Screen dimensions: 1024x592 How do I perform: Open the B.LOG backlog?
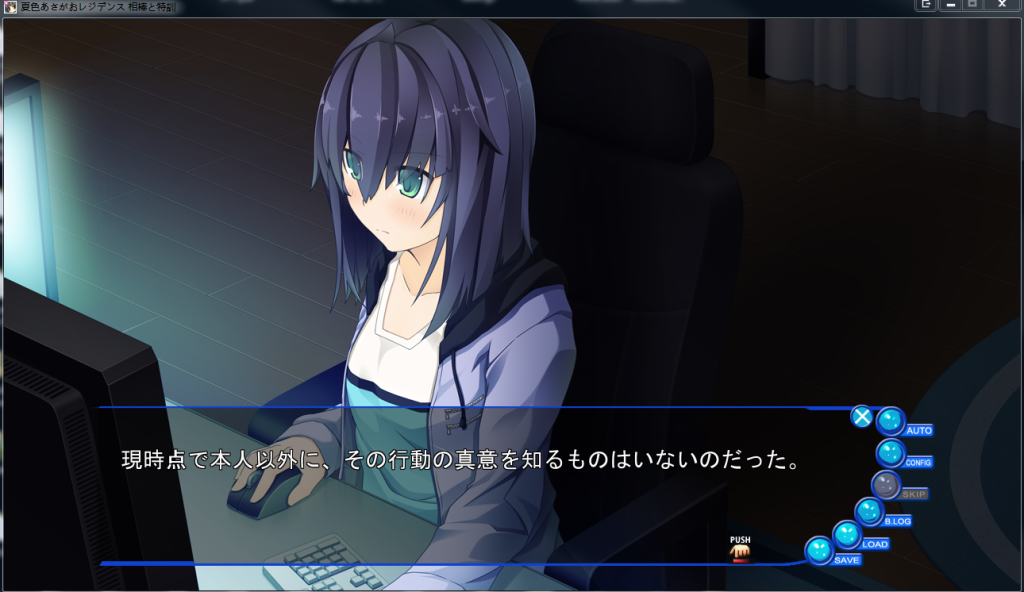[869, 513]
